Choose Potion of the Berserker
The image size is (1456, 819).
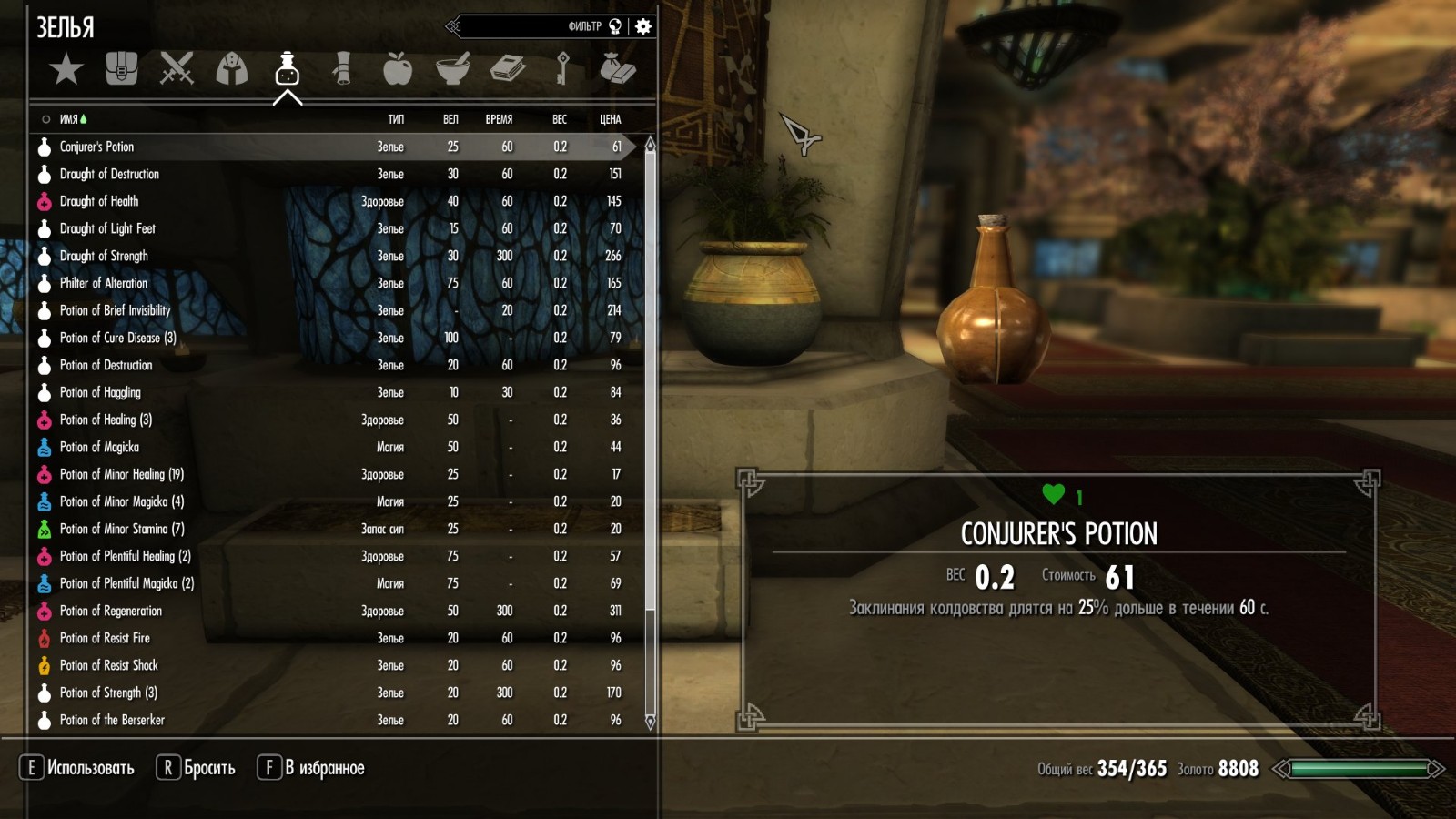point(112,720)
